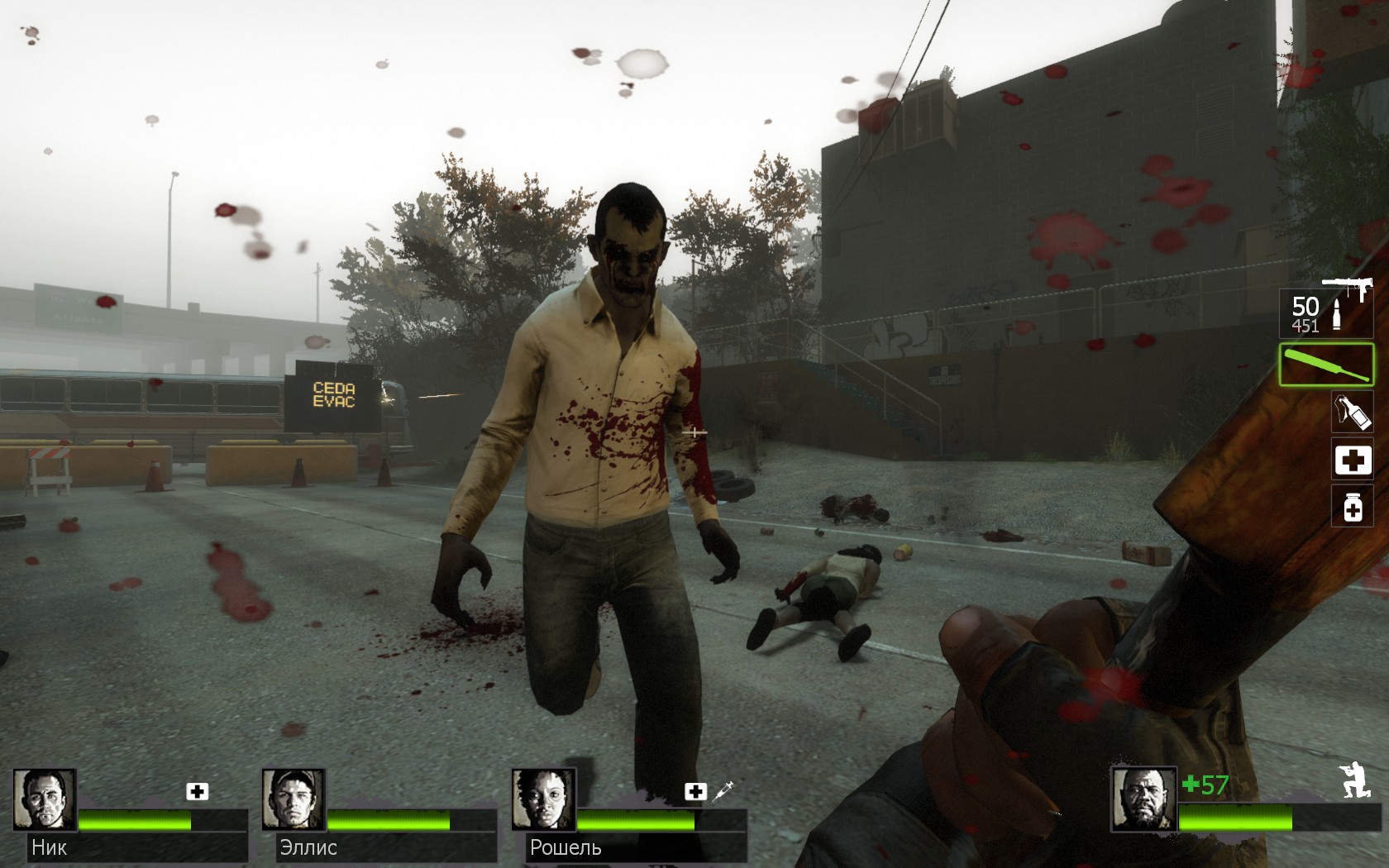Click the crouching stance icon
The width and height of the screenshot is (1389, 868).
[x=1354, y=781]
